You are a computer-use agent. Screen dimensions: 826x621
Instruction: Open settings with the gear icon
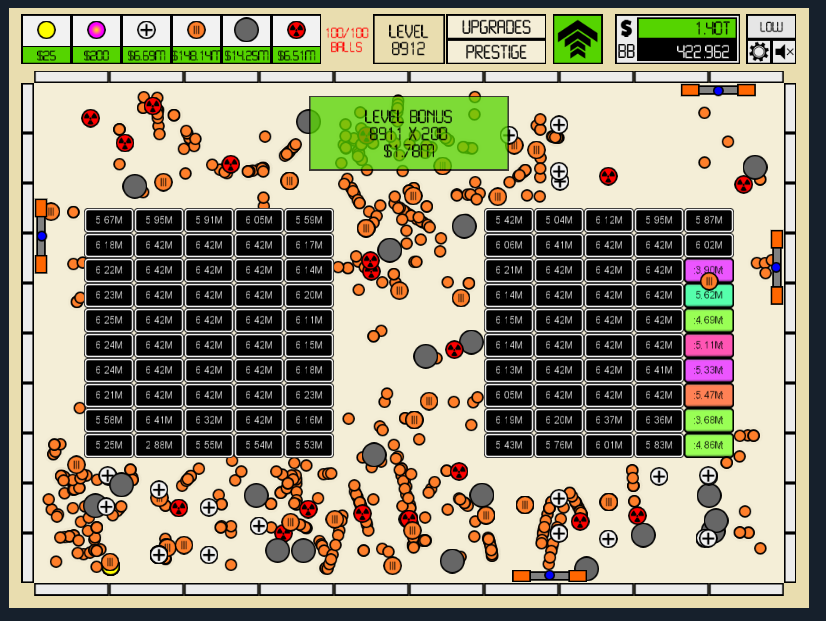pyautogui.click(x=759, y=52)
